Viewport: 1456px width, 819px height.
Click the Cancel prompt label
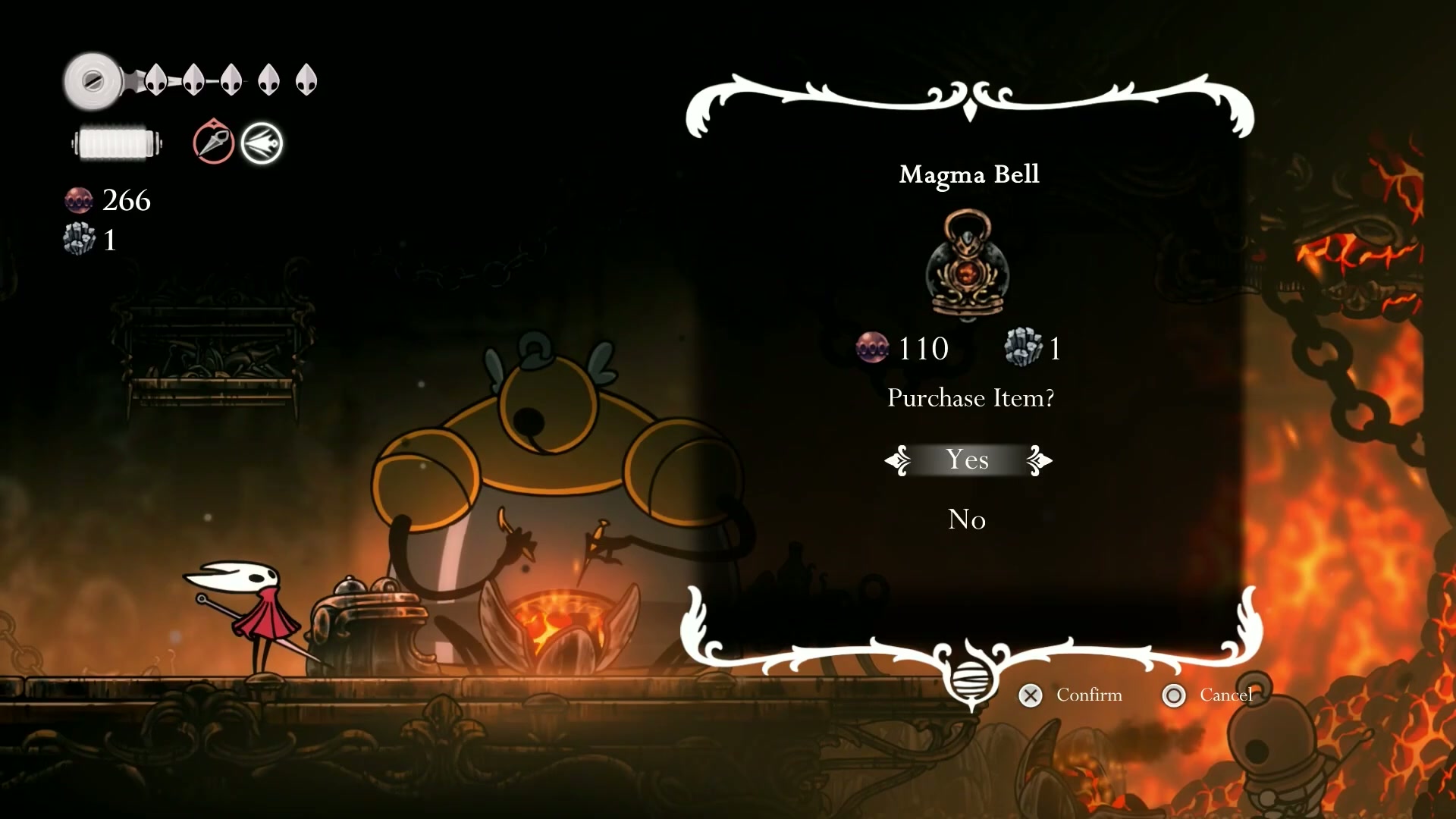1225,695
